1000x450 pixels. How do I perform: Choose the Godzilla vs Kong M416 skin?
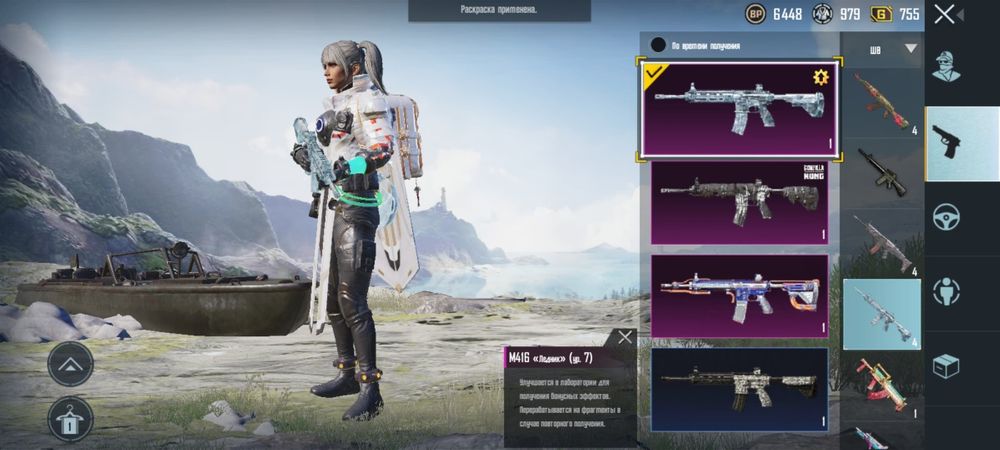click(x=740, y=202)
